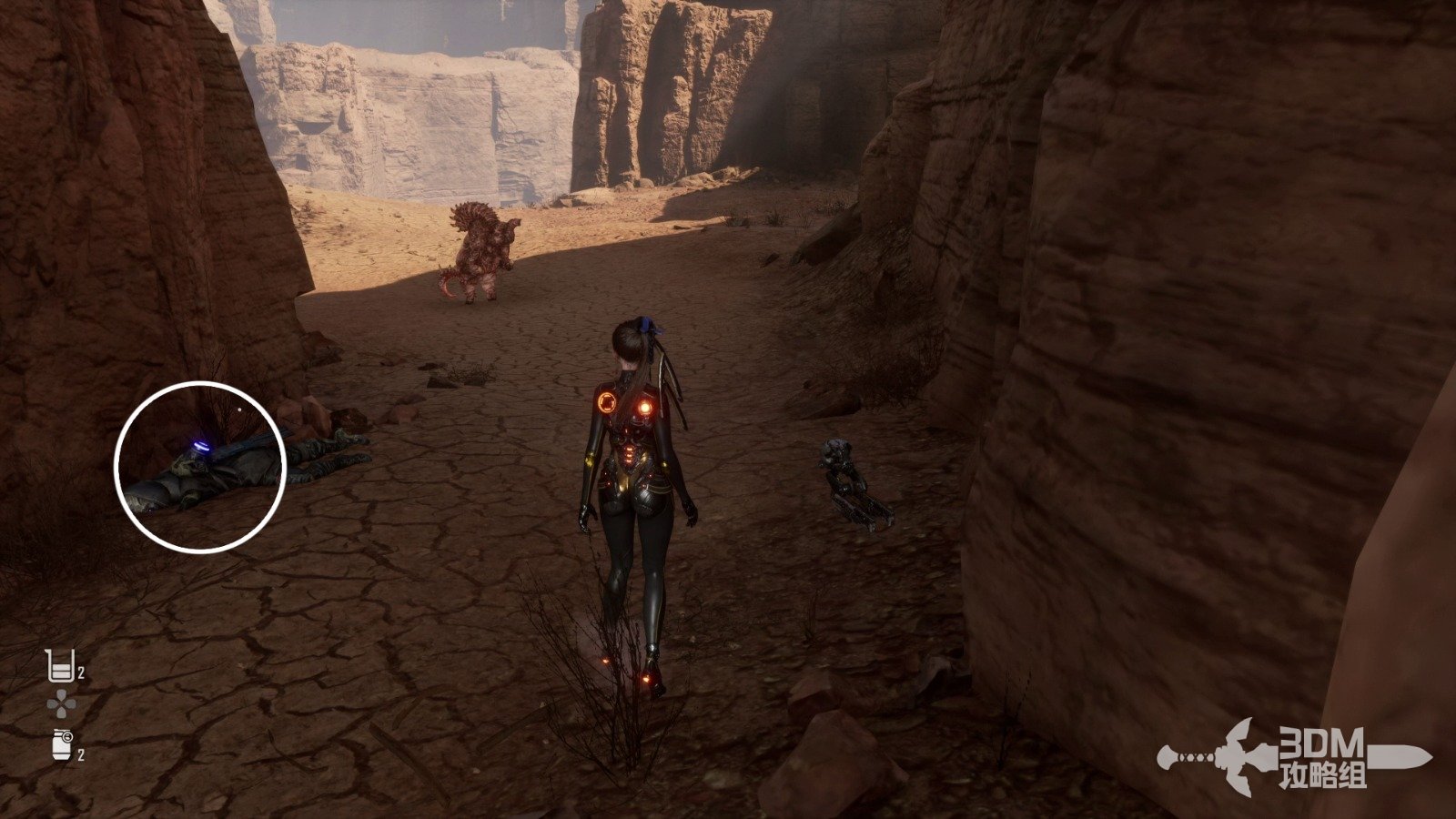This screenshot has height=819, width=1456.
Task: Use the healing potion beaker item
Action: 59,666
